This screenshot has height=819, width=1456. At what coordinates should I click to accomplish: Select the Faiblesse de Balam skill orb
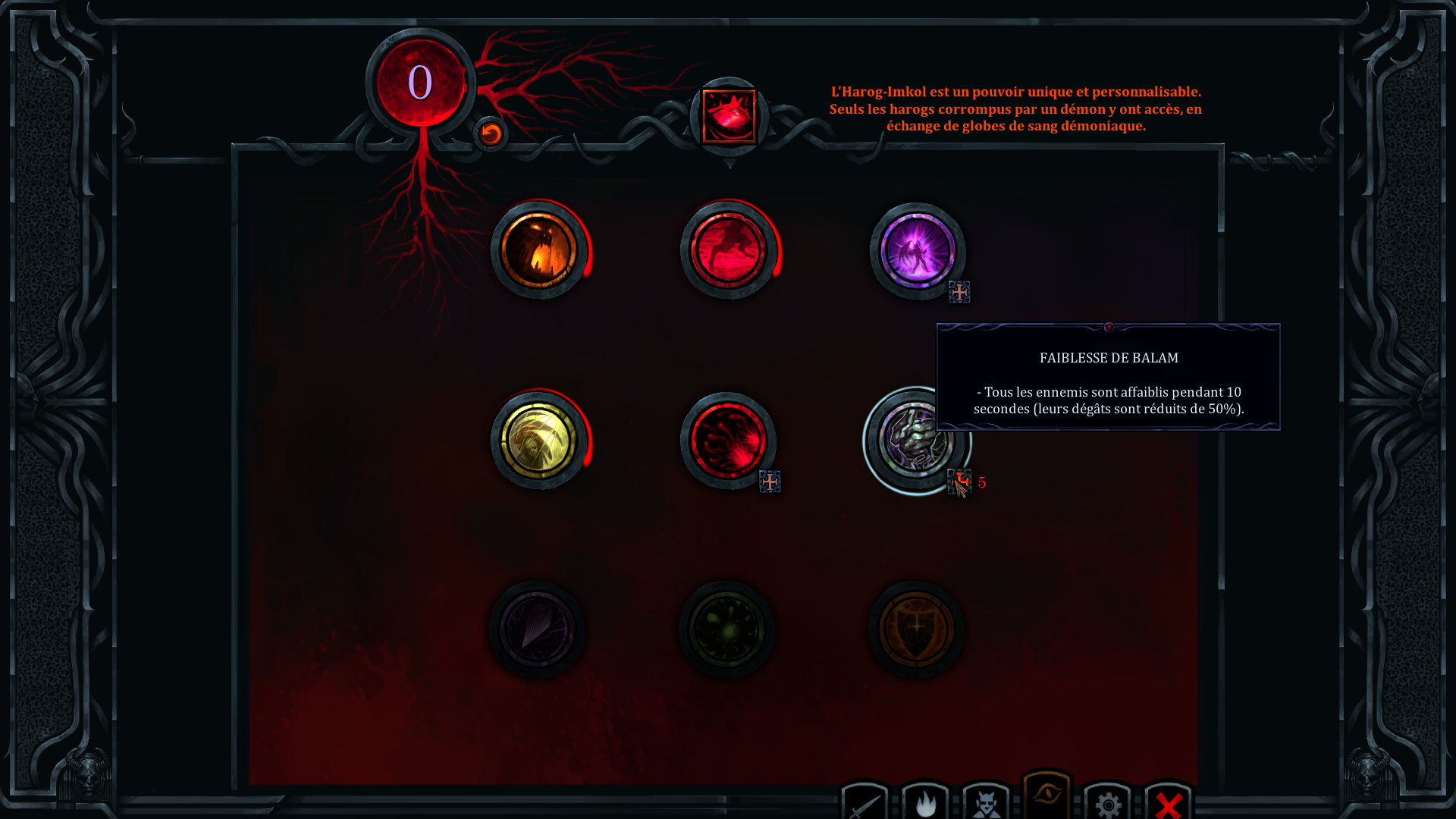915,441
